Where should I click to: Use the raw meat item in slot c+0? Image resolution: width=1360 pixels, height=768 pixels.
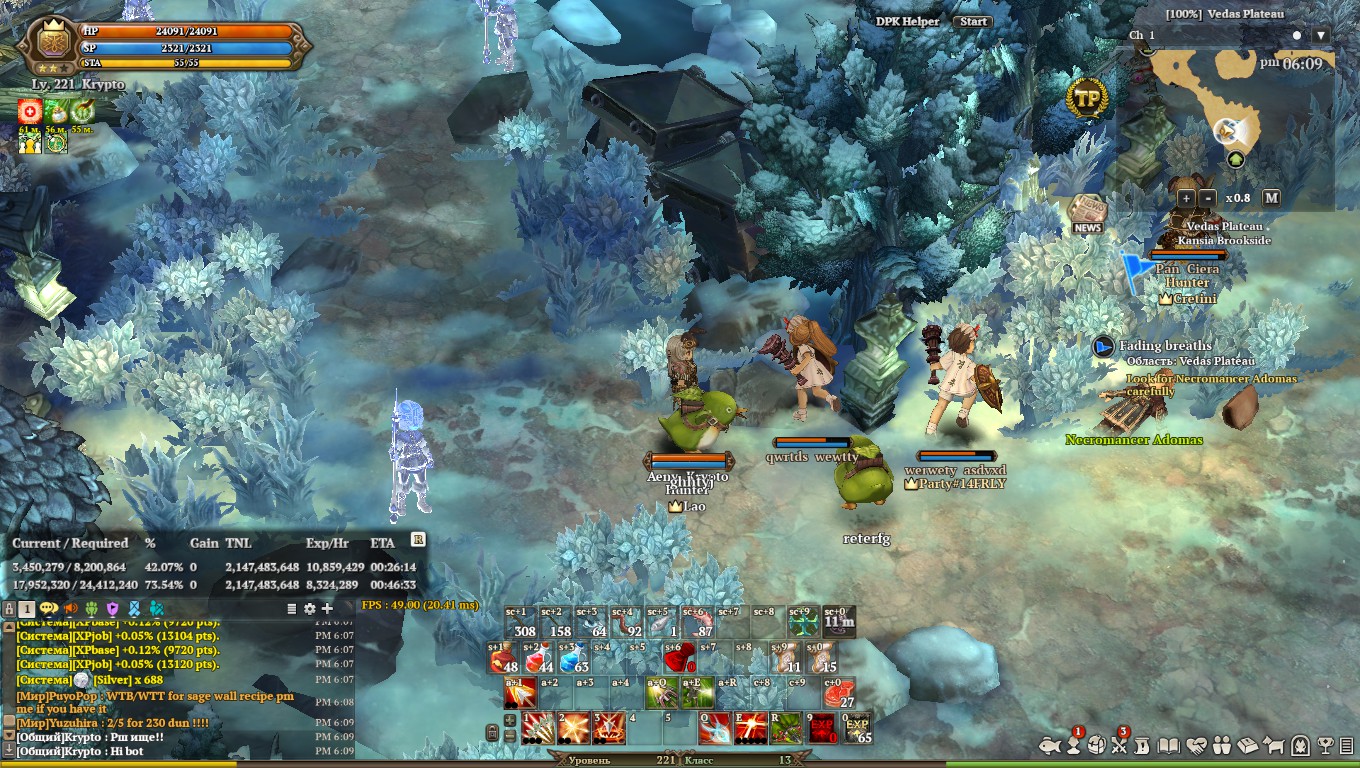coord(838,693)
